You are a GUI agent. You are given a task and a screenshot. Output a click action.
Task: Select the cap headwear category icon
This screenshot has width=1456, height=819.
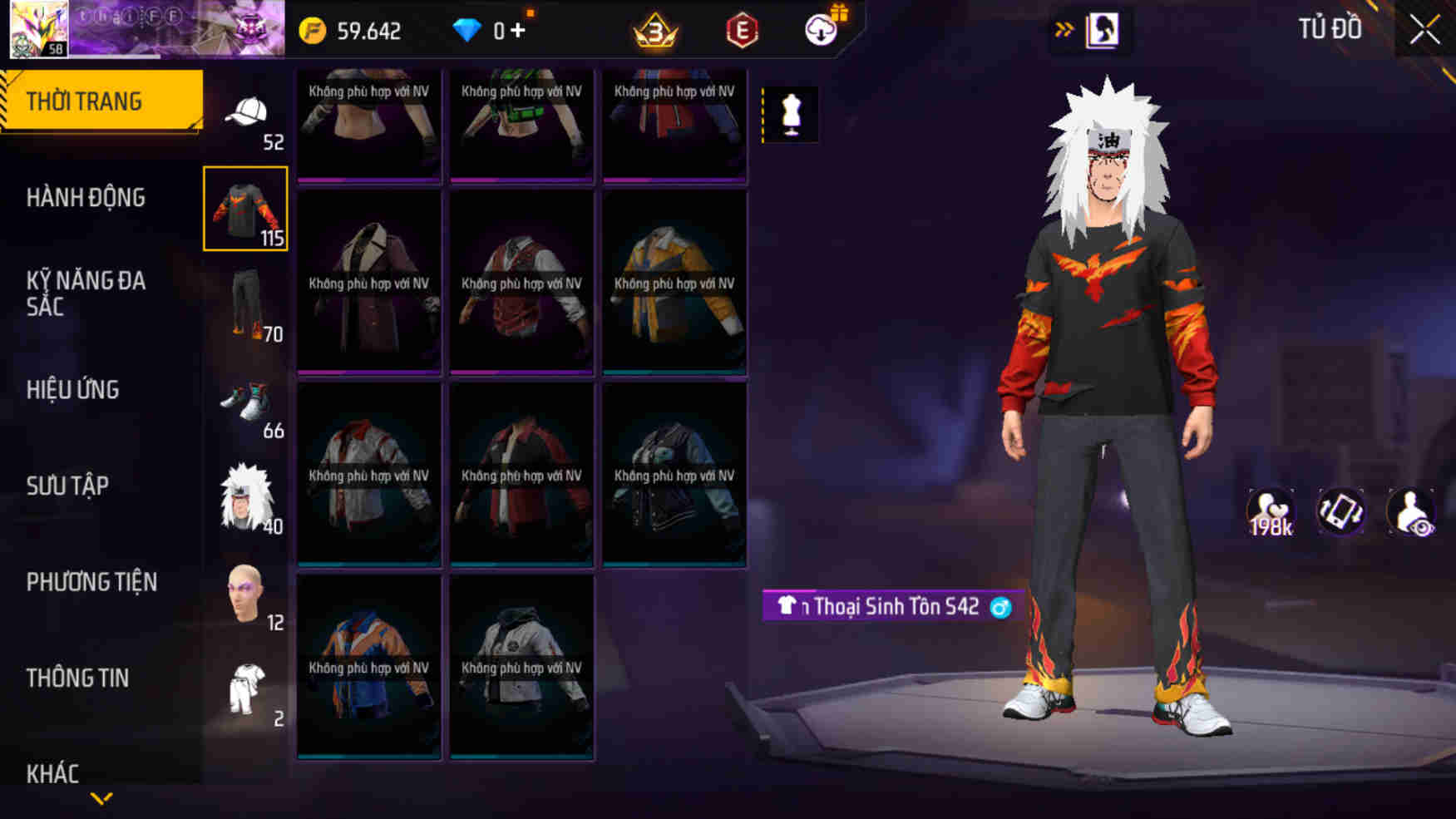point(247,112)
